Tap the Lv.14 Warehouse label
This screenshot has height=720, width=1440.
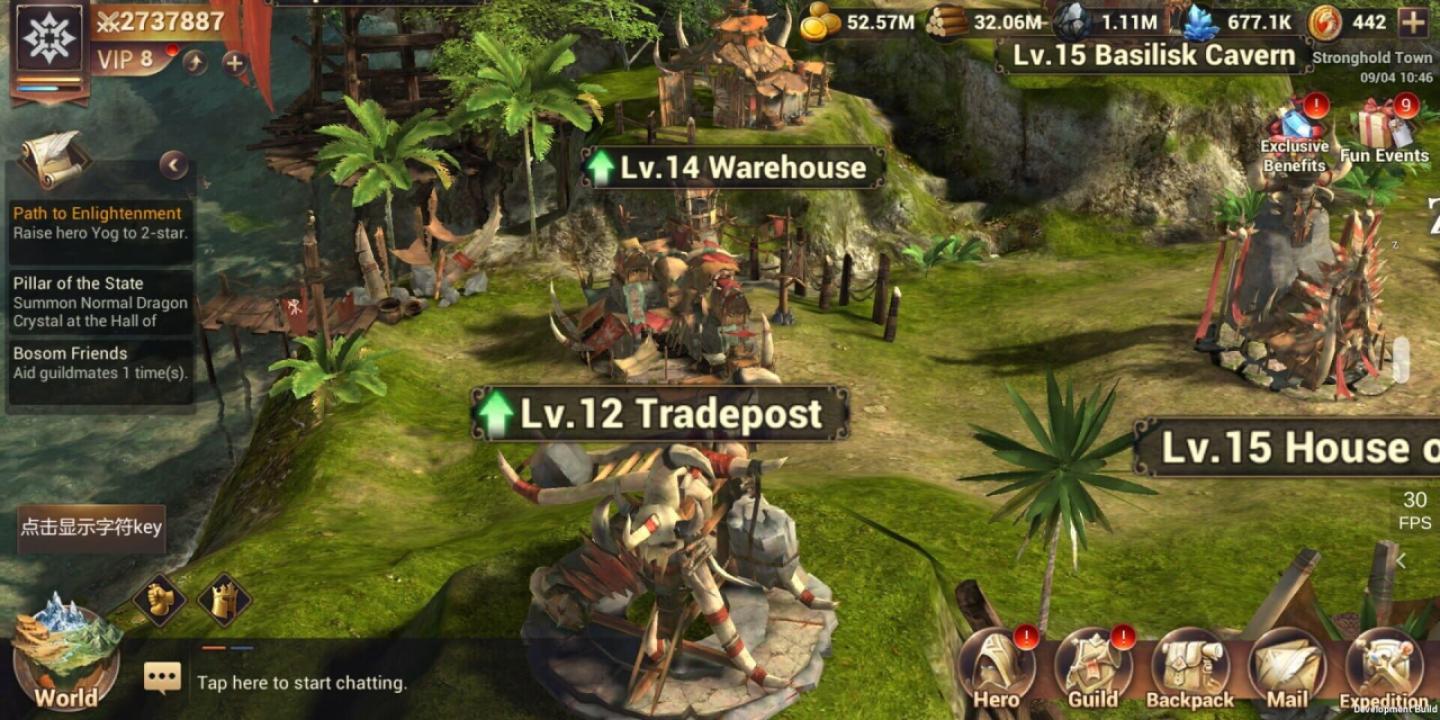[733, 168]
